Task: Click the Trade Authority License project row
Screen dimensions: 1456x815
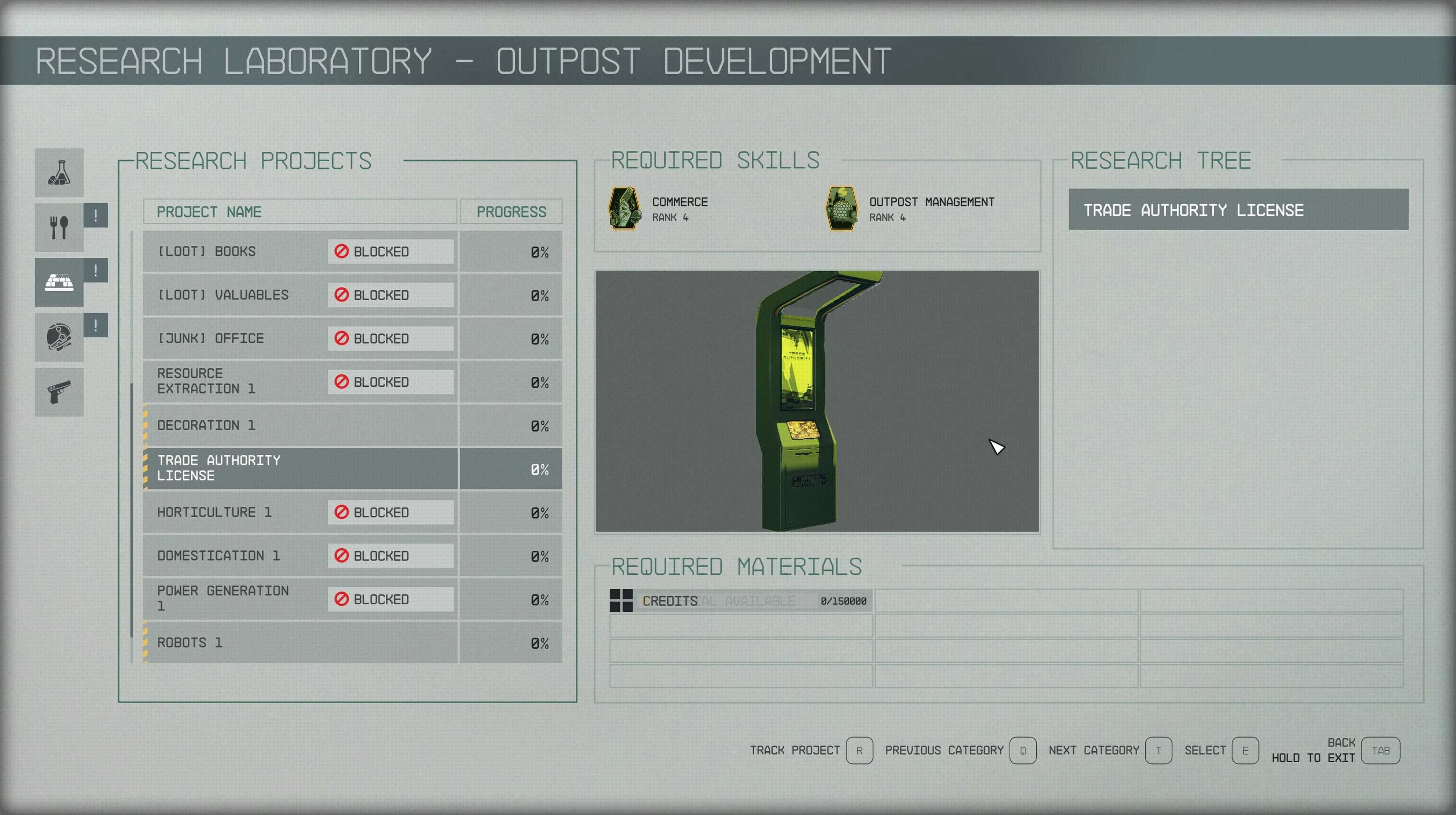Action: coord(300,469)
